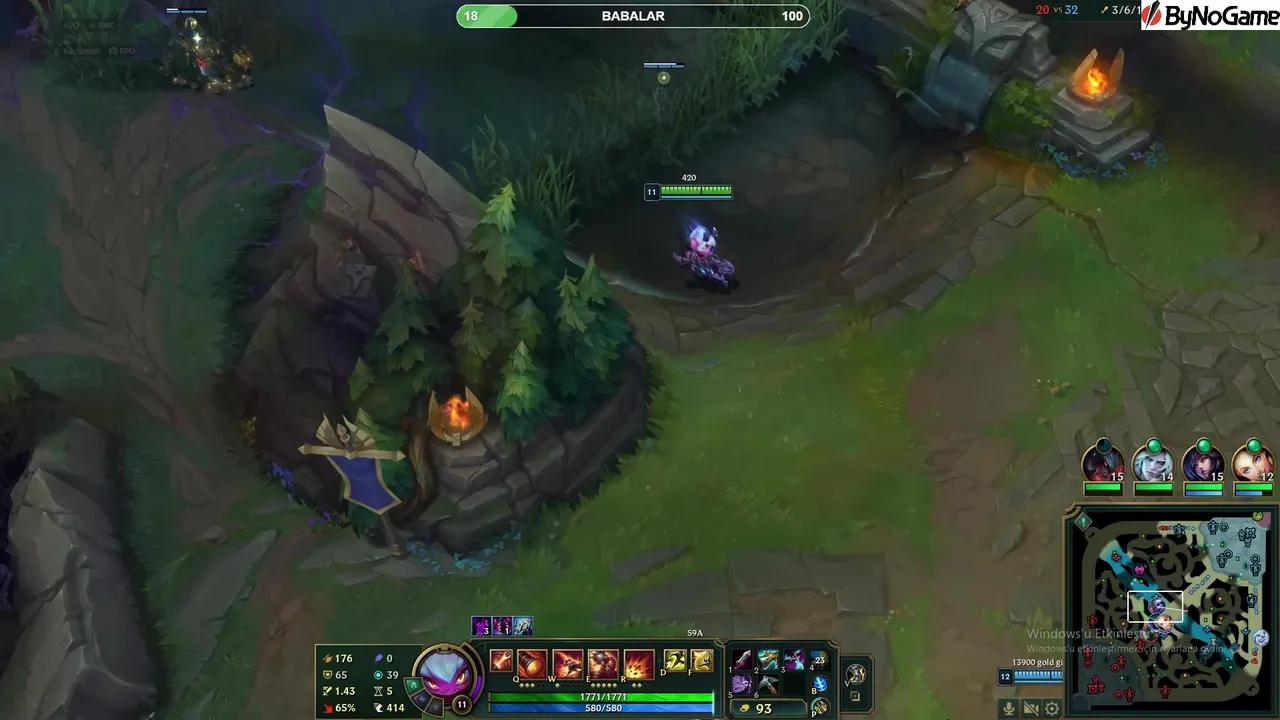
Task: Use the D summoner spell
Action: pyautogui.click(x=673, y=661)
